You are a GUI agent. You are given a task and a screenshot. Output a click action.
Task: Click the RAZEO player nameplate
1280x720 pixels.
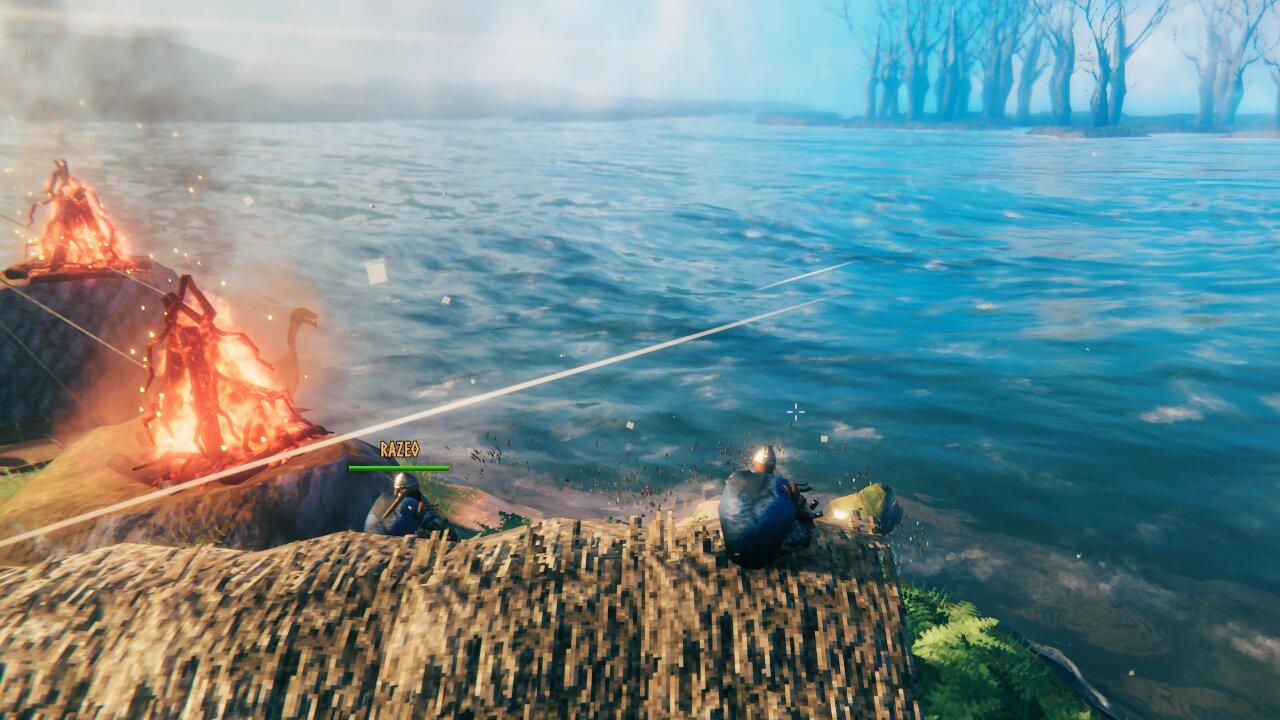point(398,450)
